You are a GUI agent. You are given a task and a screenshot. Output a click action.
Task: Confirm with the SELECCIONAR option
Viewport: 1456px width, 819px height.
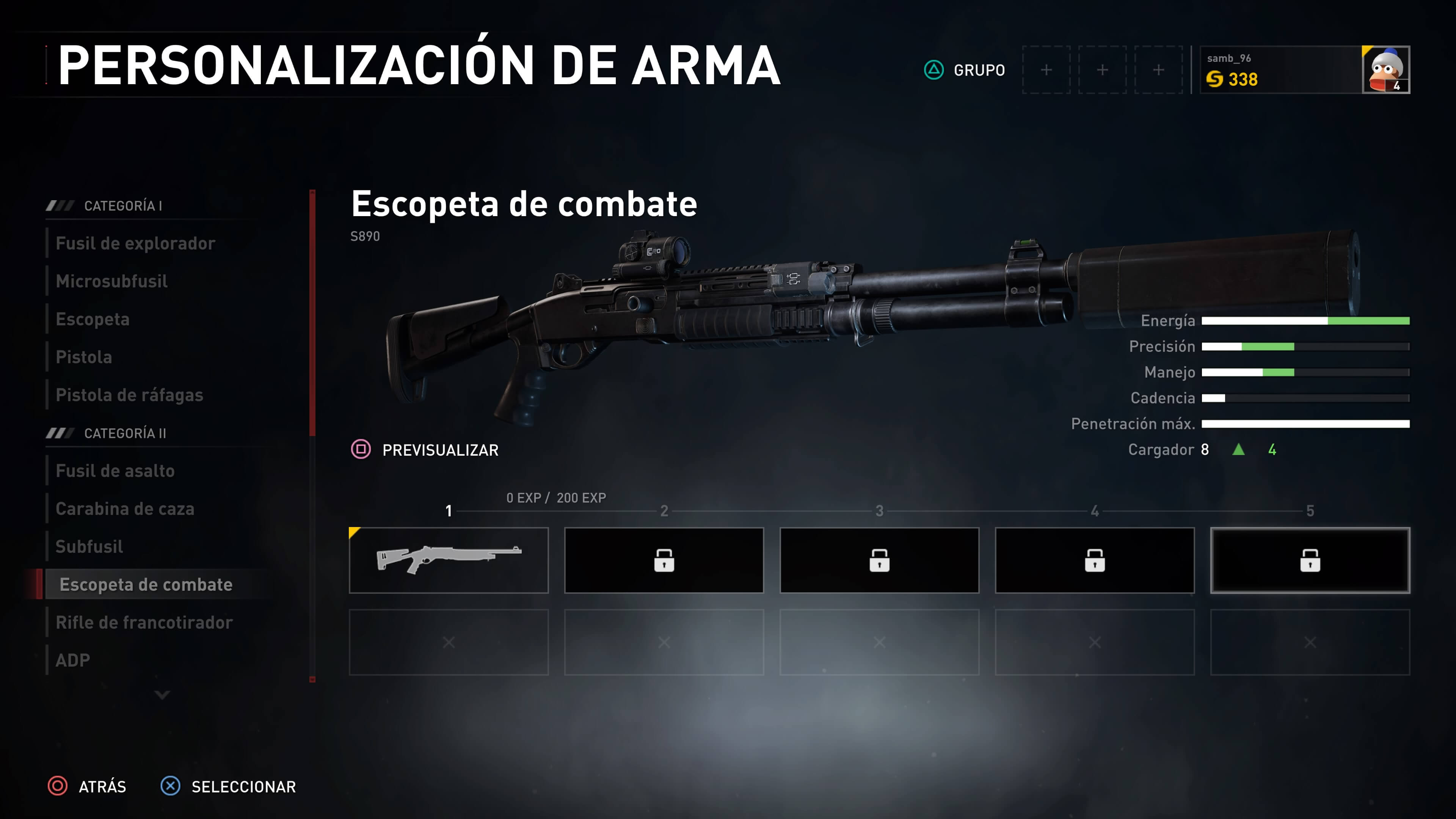tap(228, 786)
